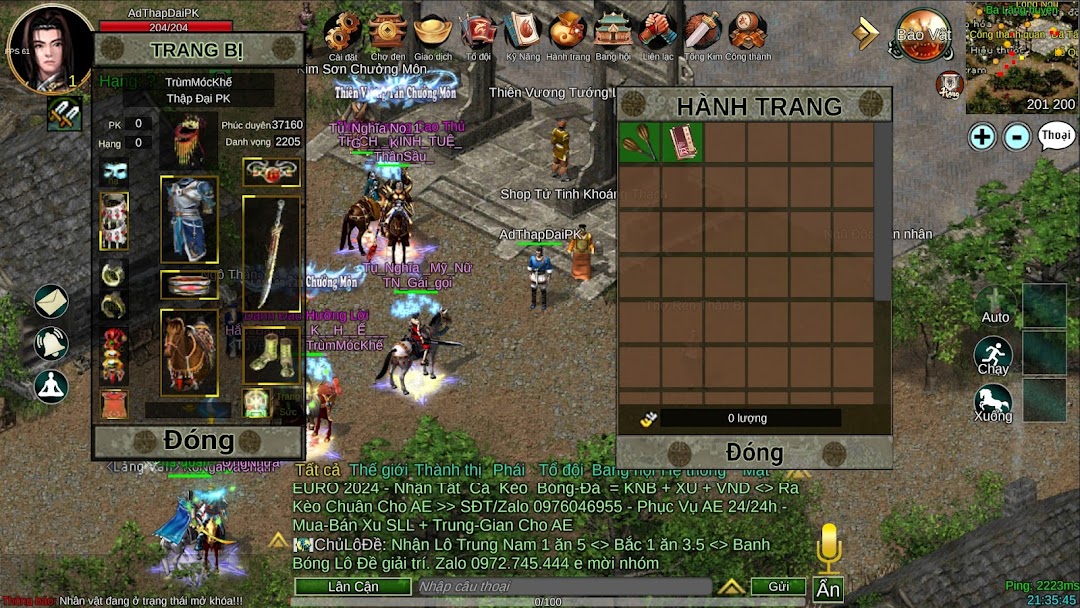Select the equipped sword weapon slot
The image size is (1080, 608).
pyautogui.click(x=270, y=252)
